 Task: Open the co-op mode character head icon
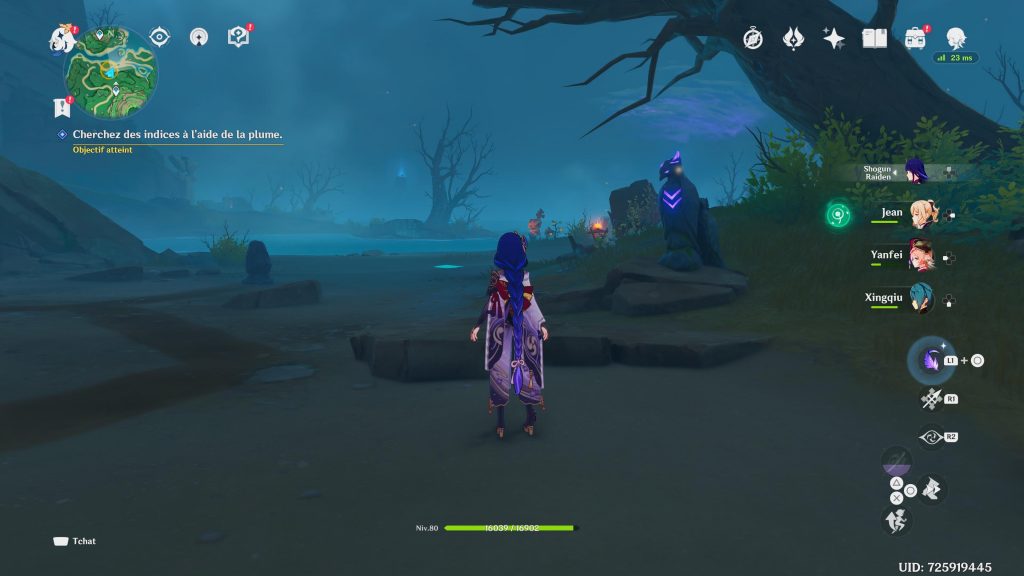(956, 38)
